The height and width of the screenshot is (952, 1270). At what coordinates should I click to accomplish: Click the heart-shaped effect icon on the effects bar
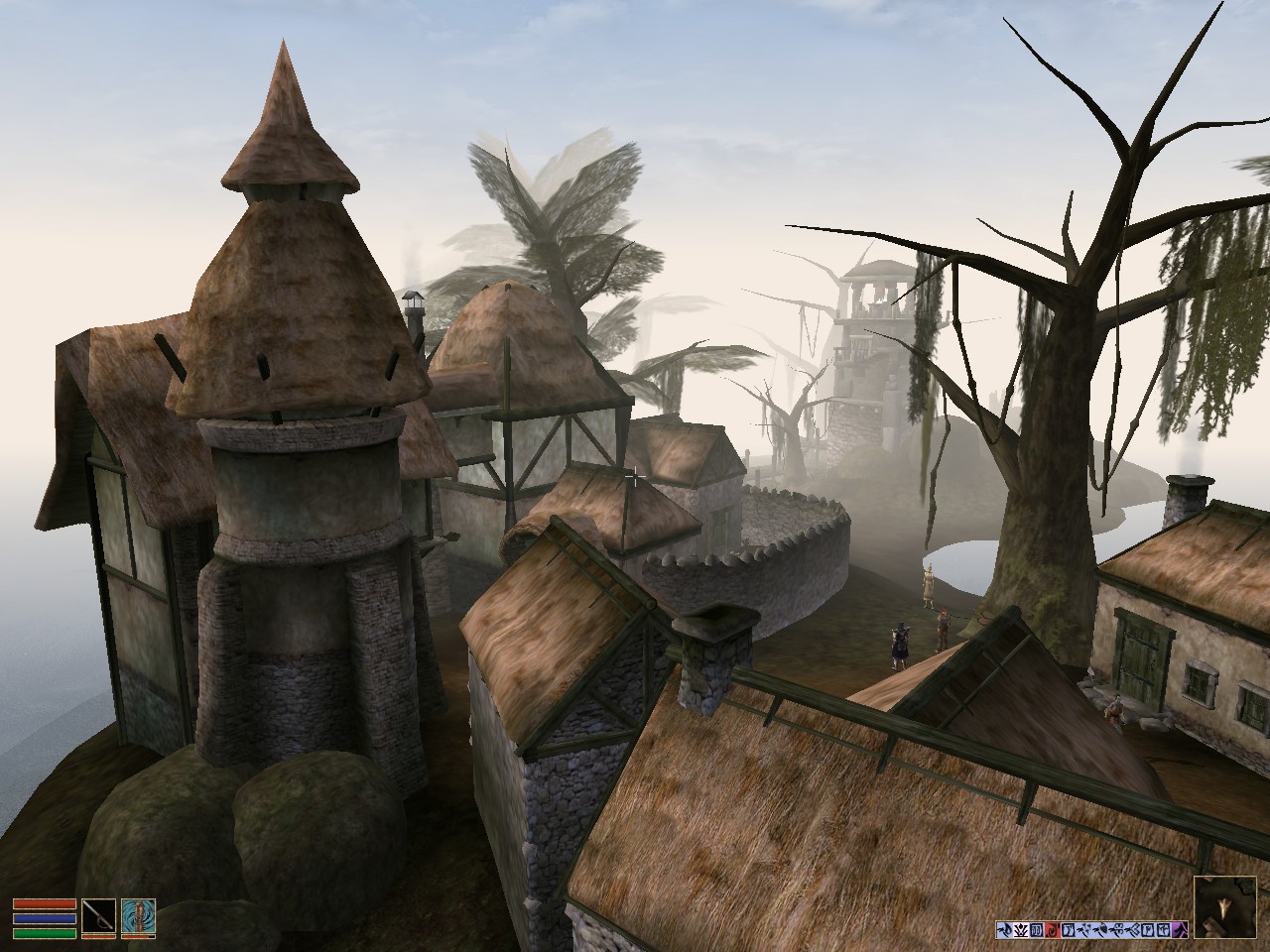(x=1101, y=930)
